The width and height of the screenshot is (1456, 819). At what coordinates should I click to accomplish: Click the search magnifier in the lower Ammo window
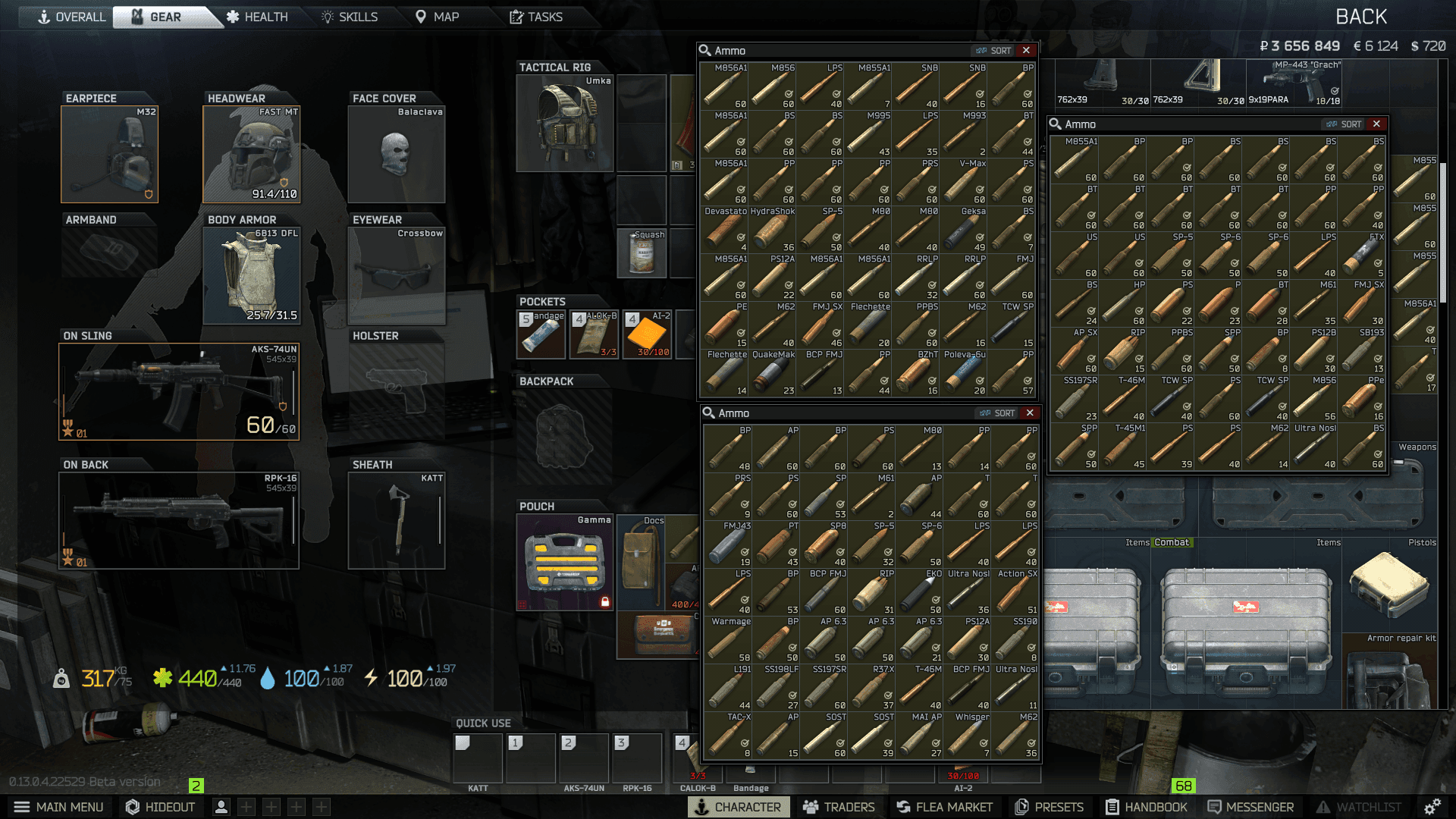tap(708, 413)
